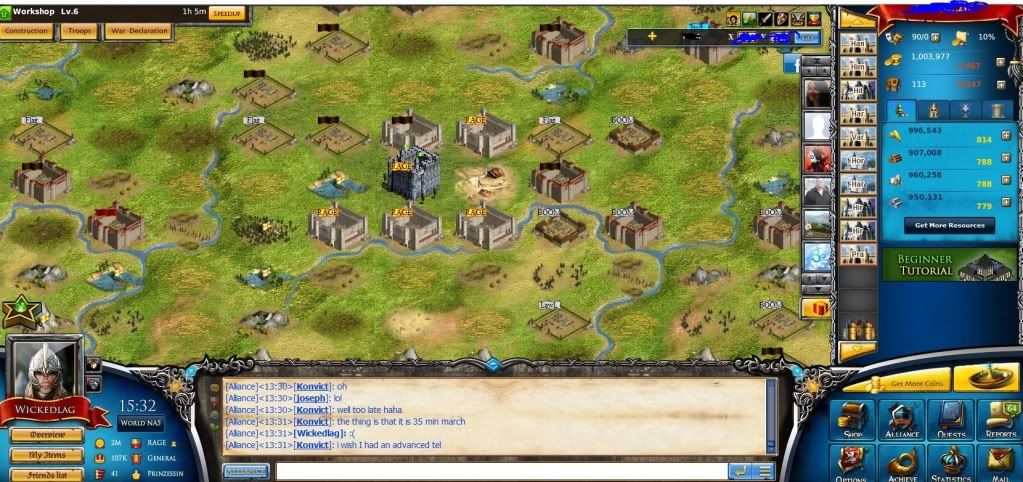The height and width of the screenshot is (482, 1023).
Task: View the Quests book
Action: pos(949,420)
